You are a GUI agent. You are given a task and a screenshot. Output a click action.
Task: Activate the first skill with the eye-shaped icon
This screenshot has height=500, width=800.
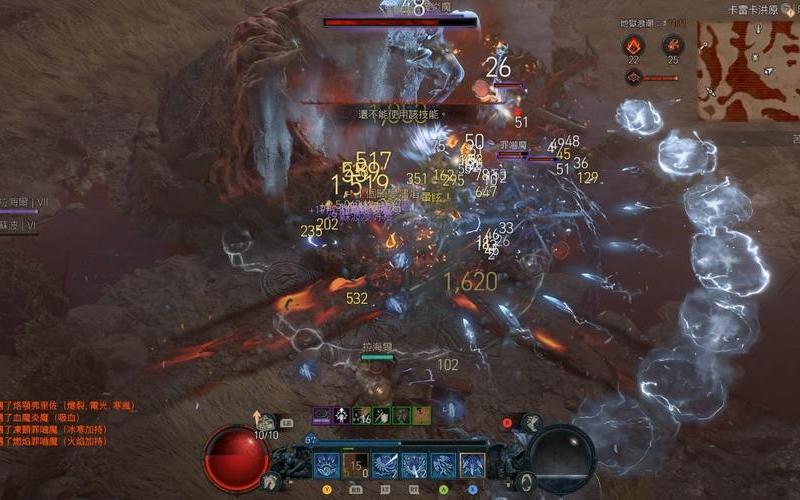pos(327,466)
